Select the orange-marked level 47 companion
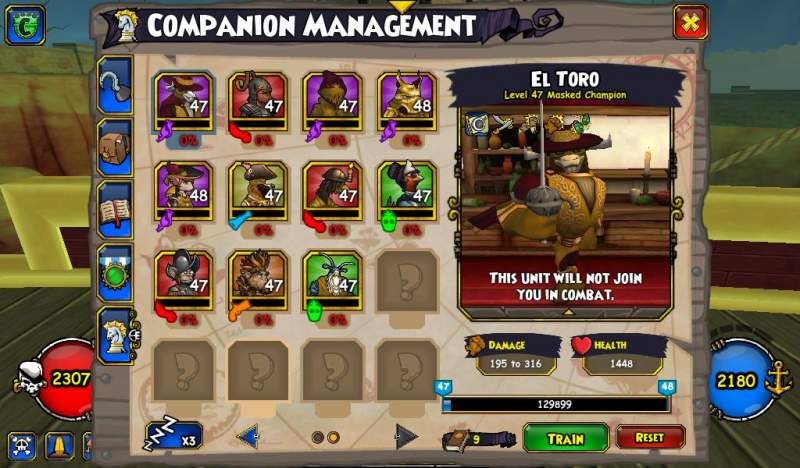This screenshot has width=800, height=468. (x=258, y=279)
